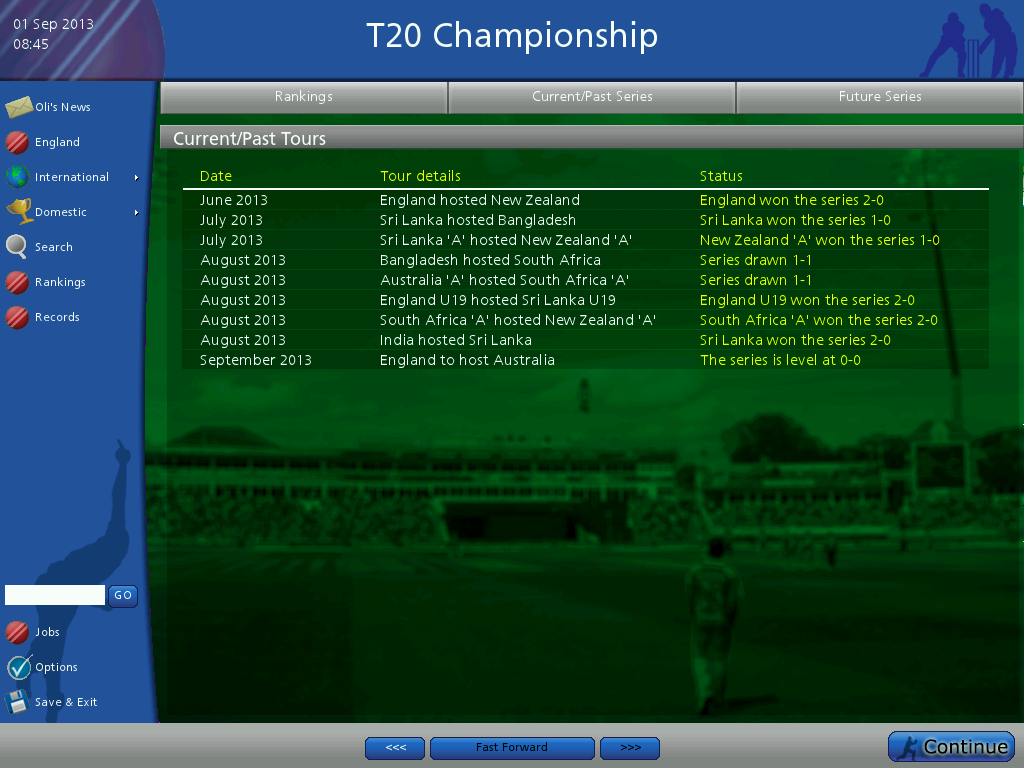Open Oli's News inbox
This screenshot has width=1024, height=768.
click(62, 107)
